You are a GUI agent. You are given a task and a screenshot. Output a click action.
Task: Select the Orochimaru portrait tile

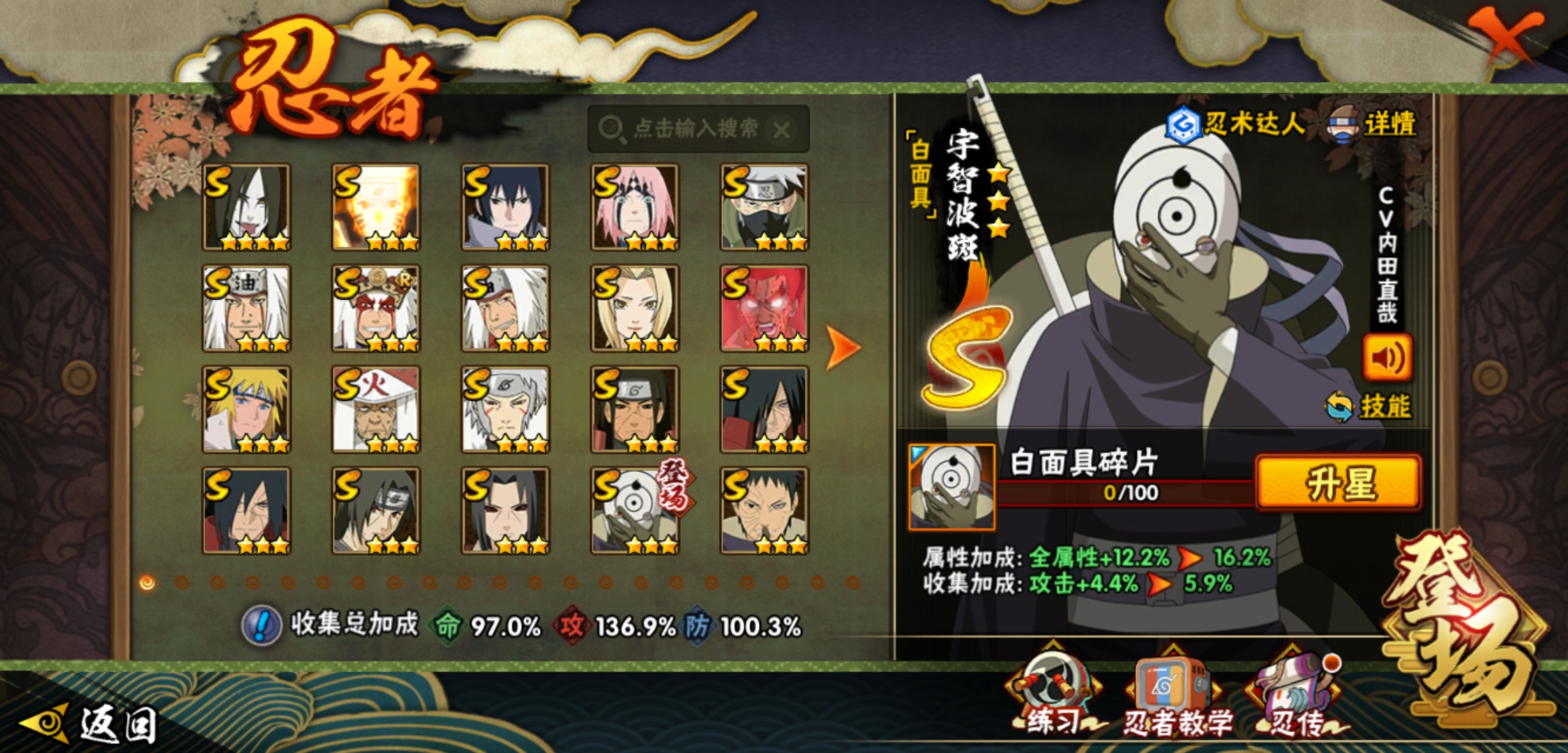tap(246, 207)
